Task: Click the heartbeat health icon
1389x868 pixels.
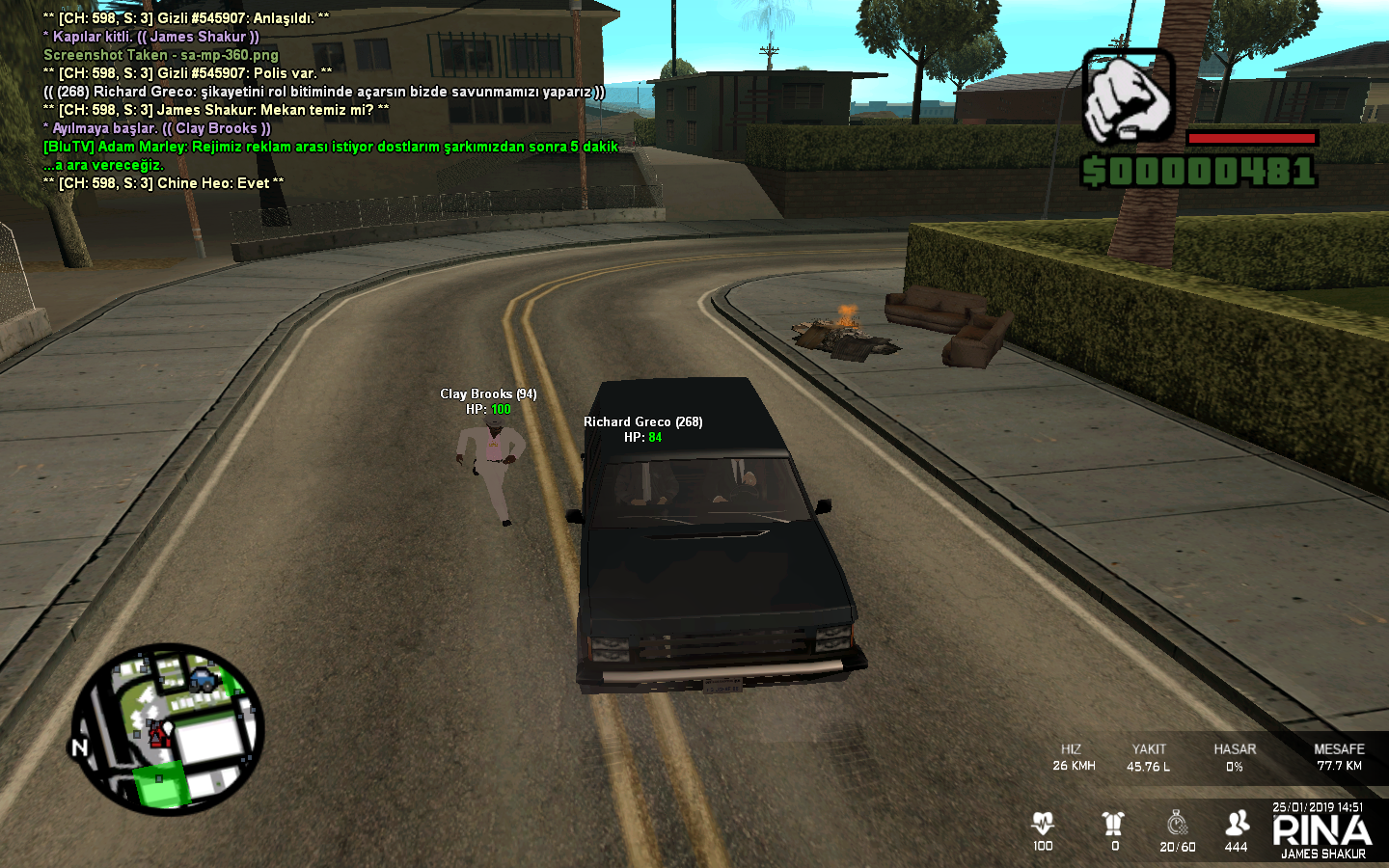Action: [1043, 823]
